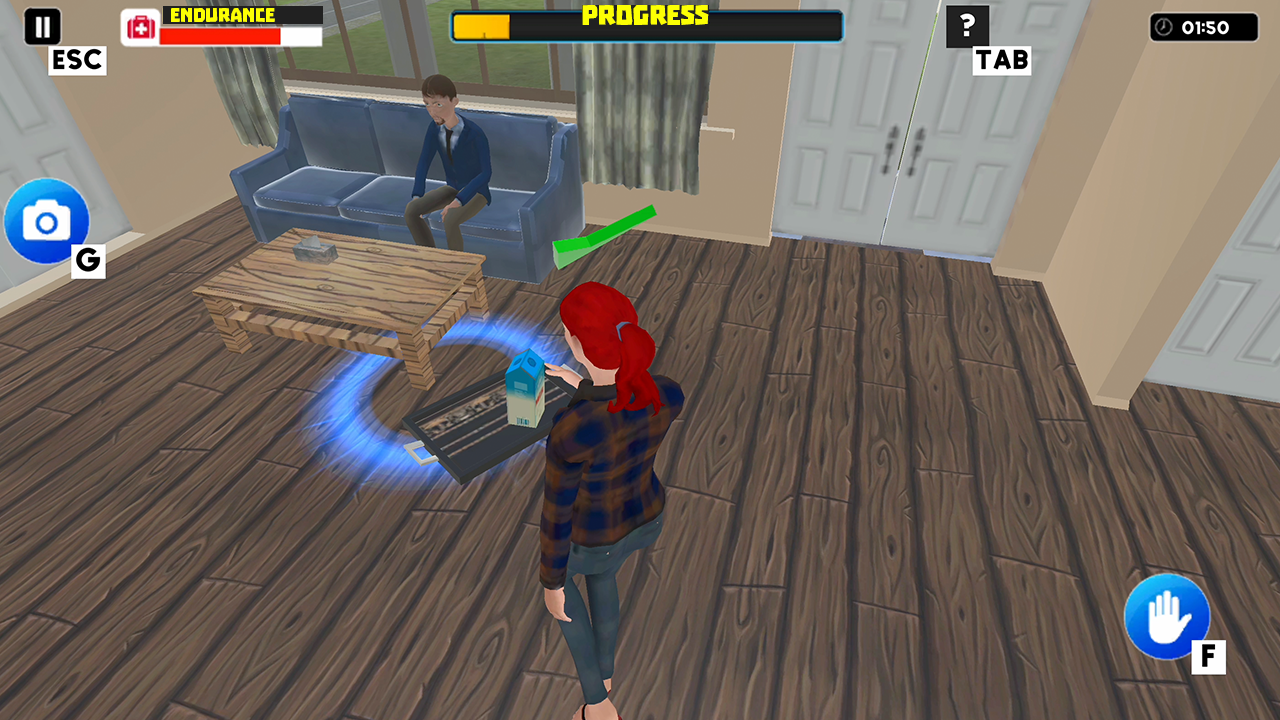Click the ENDURANCE label above the red bar
Screen dimensions: 1280x720
[222, 13]
